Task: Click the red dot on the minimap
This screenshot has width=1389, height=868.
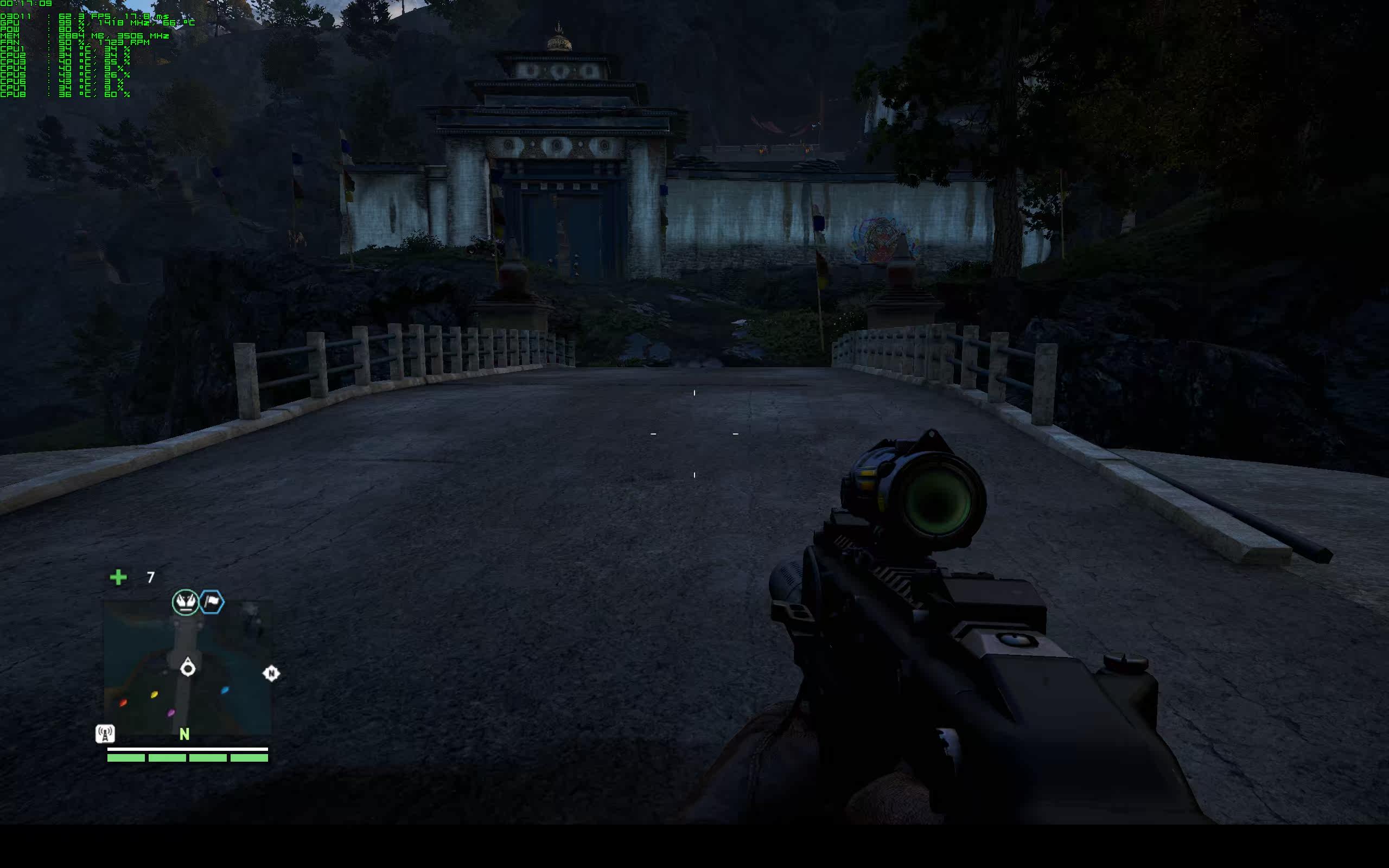Action: click(123, 703)
